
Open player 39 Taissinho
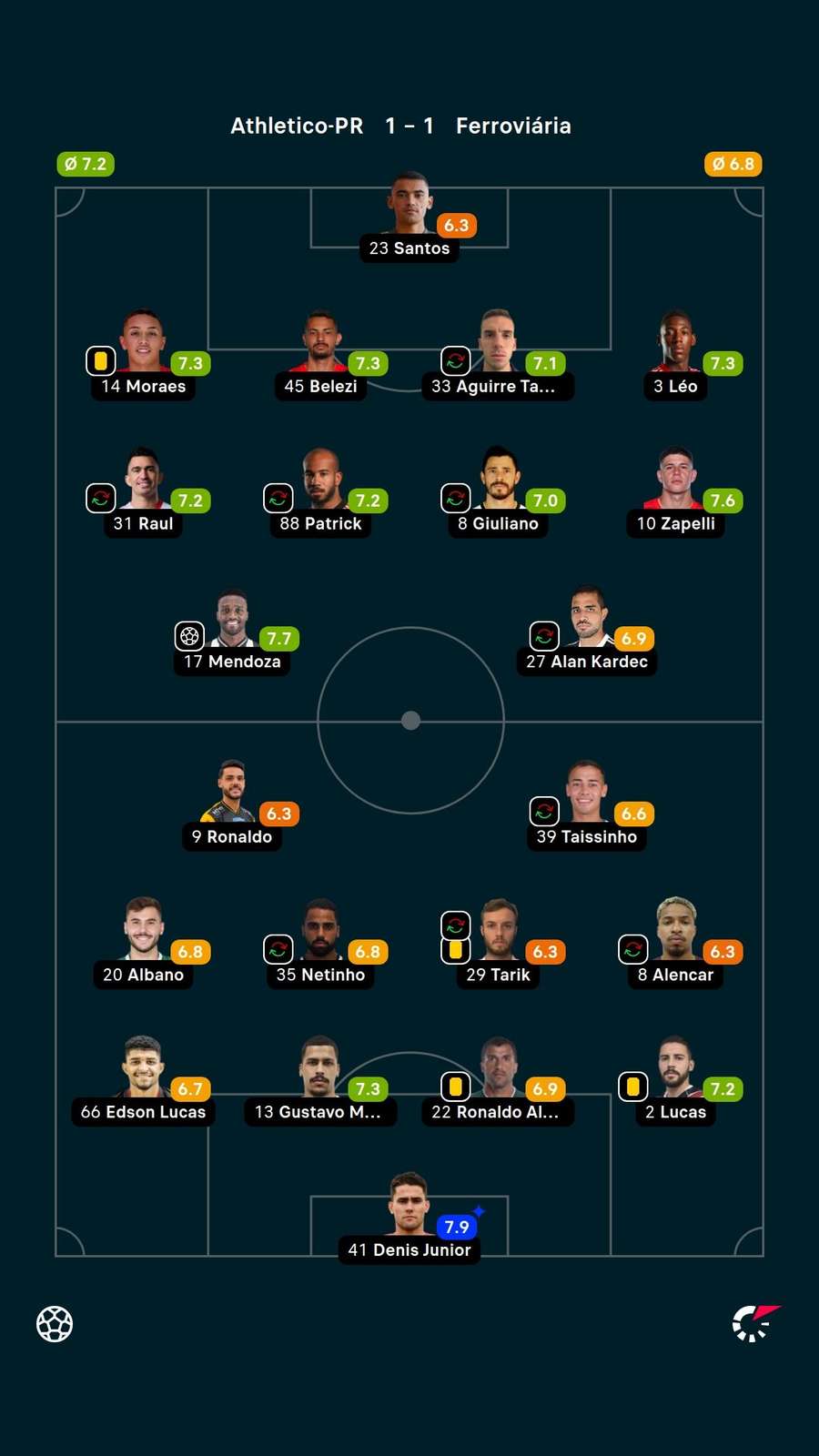pos(587,794)
